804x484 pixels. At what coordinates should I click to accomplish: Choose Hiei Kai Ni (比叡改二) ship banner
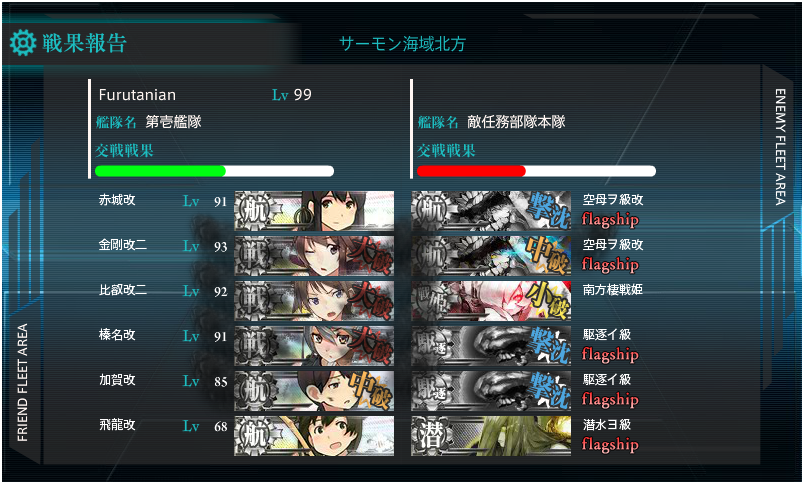point(314,300)
